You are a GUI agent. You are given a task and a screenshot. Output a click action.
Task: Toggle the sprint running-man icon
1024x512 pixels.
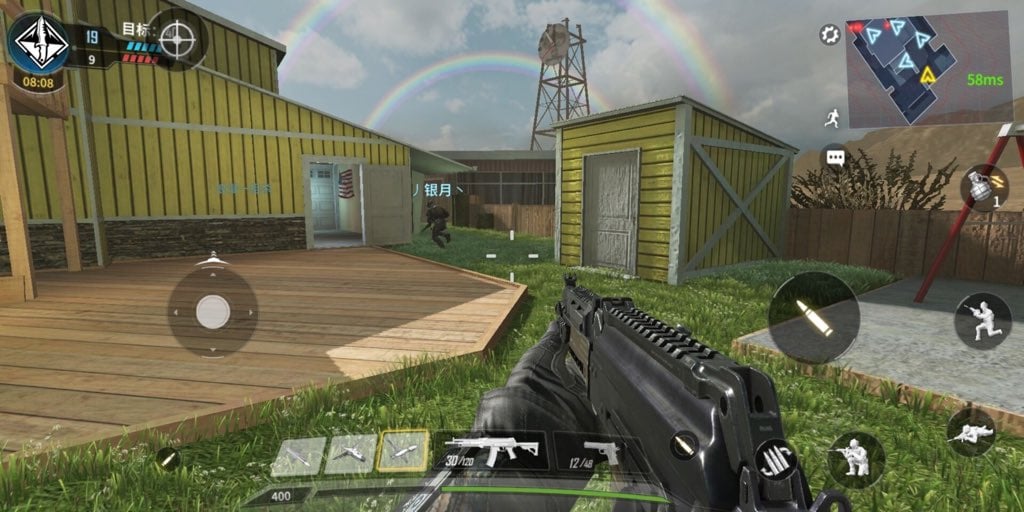[832, 118]
